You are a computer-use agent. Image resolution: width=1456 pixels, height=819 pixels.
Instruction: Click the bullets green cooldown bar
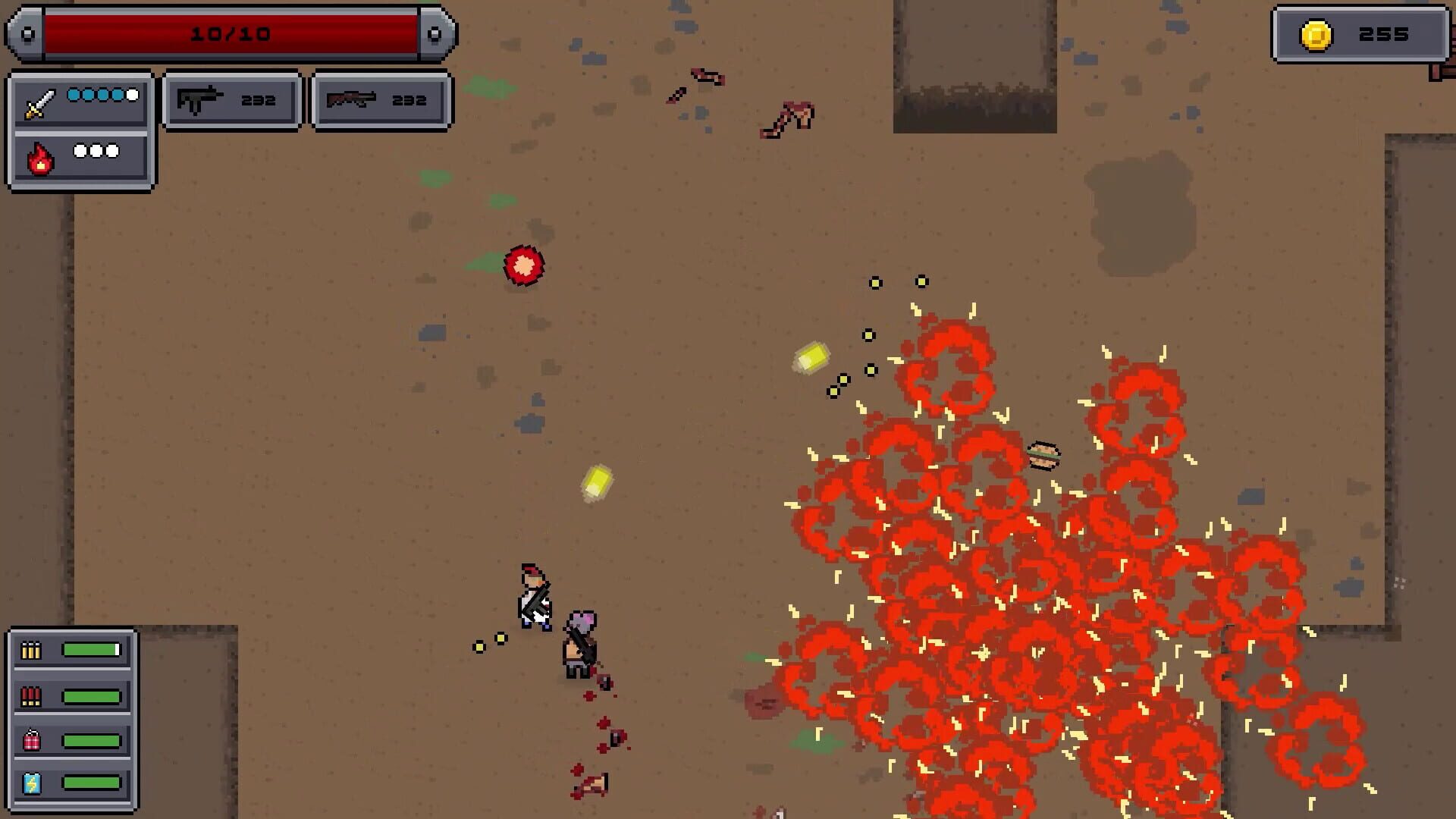93,648
